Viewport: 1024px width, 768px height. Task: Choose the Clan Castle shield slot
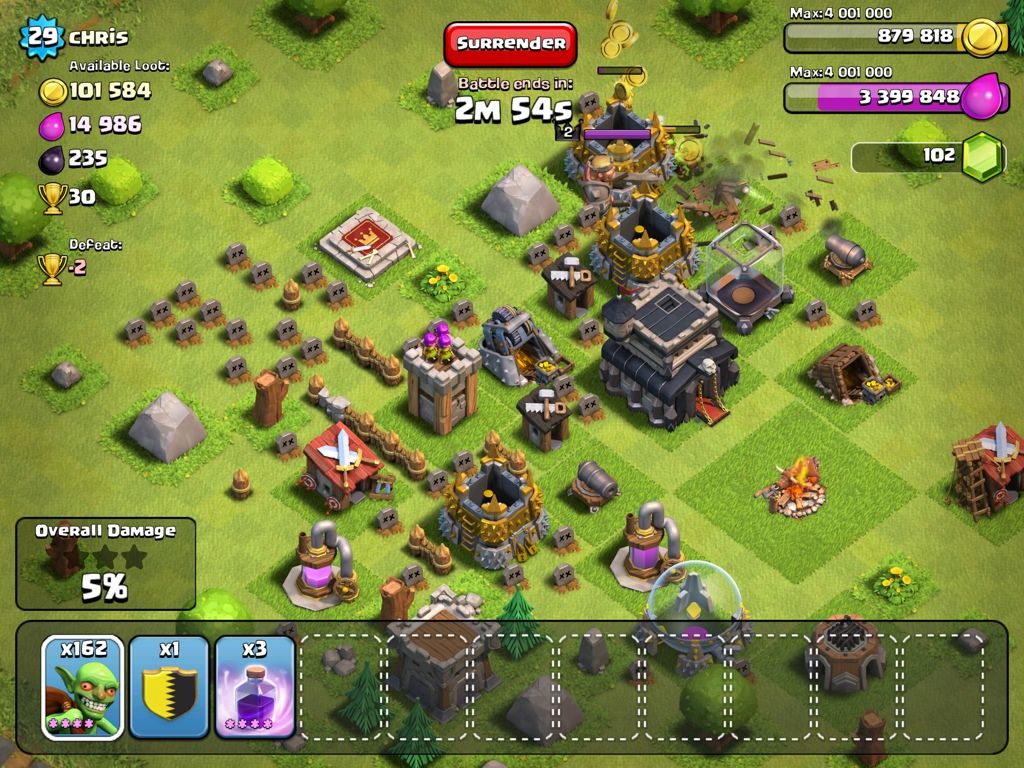point(169,684)
